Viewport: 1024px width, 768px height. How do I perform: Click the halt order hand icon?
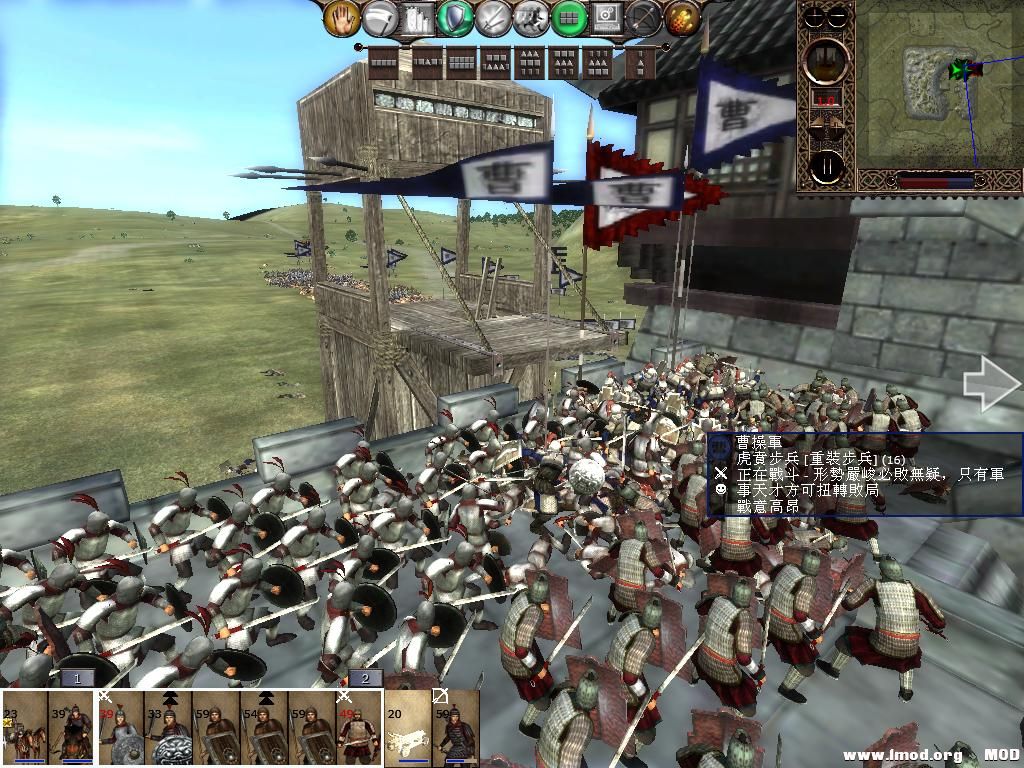tap(341, 17)
